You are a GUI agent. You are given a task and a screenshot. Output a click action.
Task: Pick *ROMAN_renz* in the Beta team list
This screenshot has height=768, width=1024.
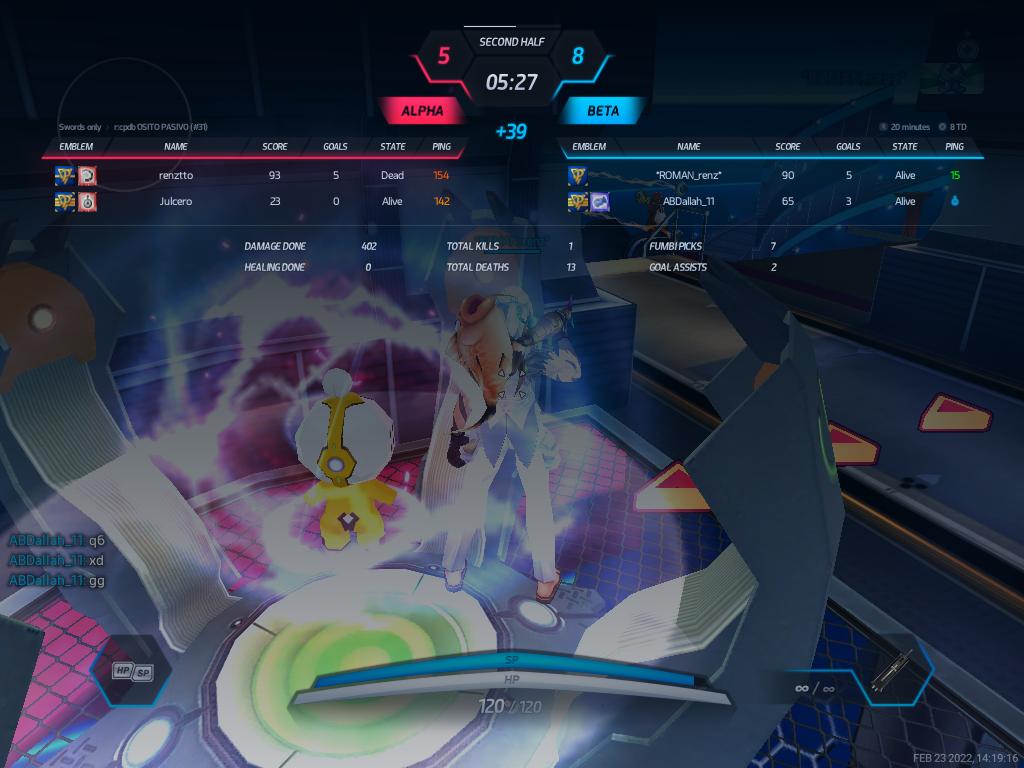pos(688,175)
